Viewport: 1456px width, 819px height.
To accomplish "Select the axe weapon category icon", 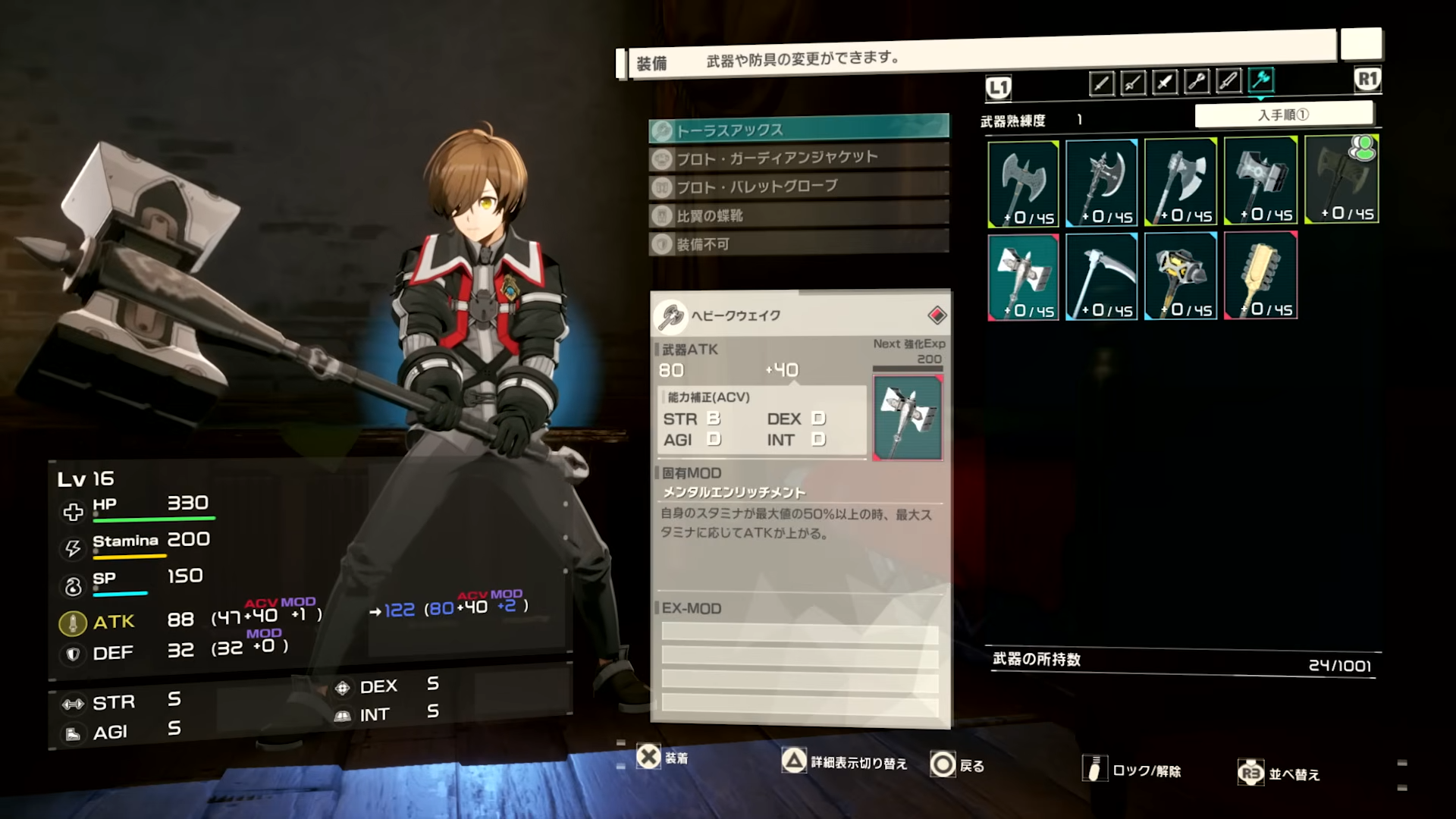I will click(x=1261, y=82).
